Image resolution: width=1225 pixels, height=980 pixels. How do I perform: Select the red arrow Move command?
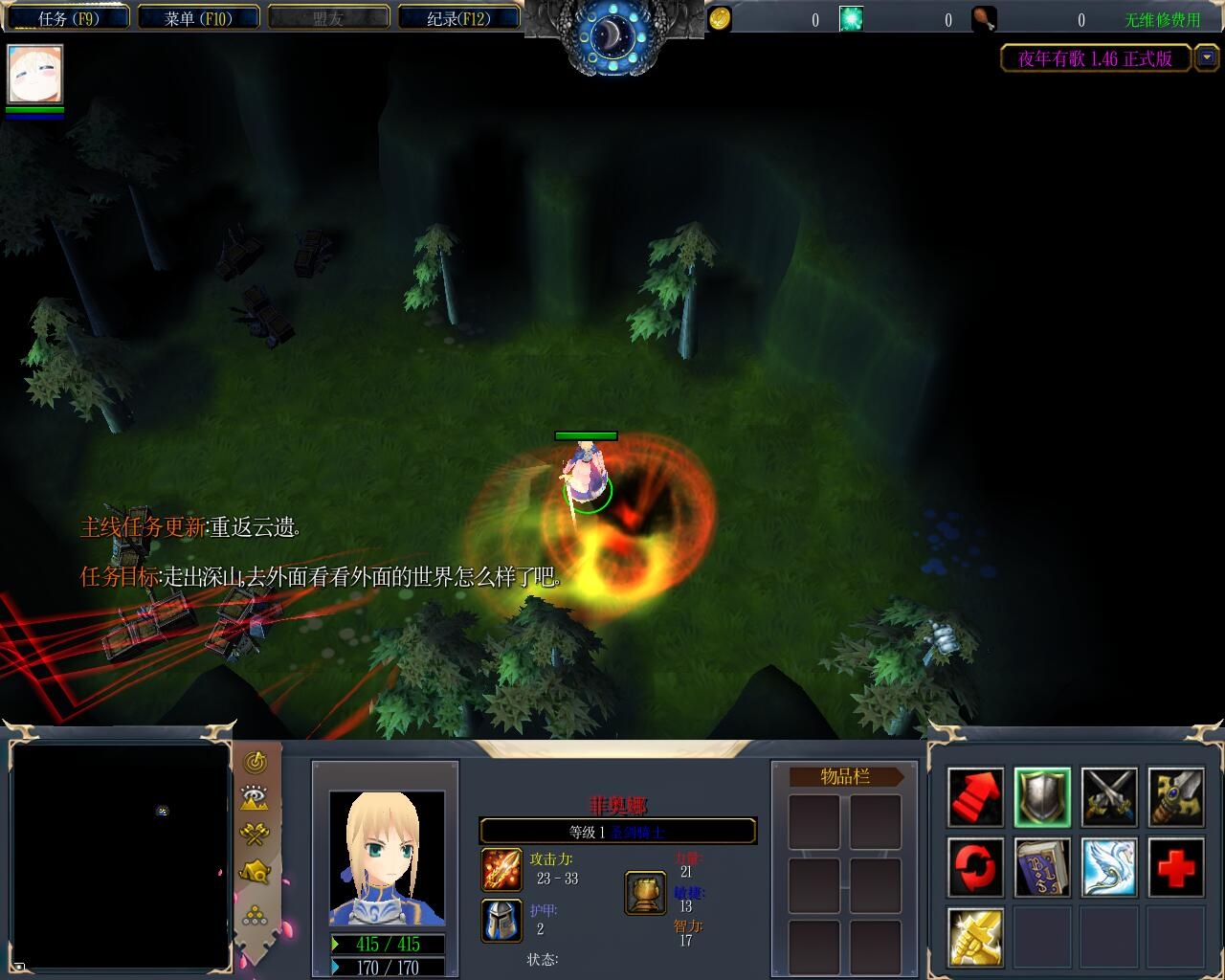[975, 797]
